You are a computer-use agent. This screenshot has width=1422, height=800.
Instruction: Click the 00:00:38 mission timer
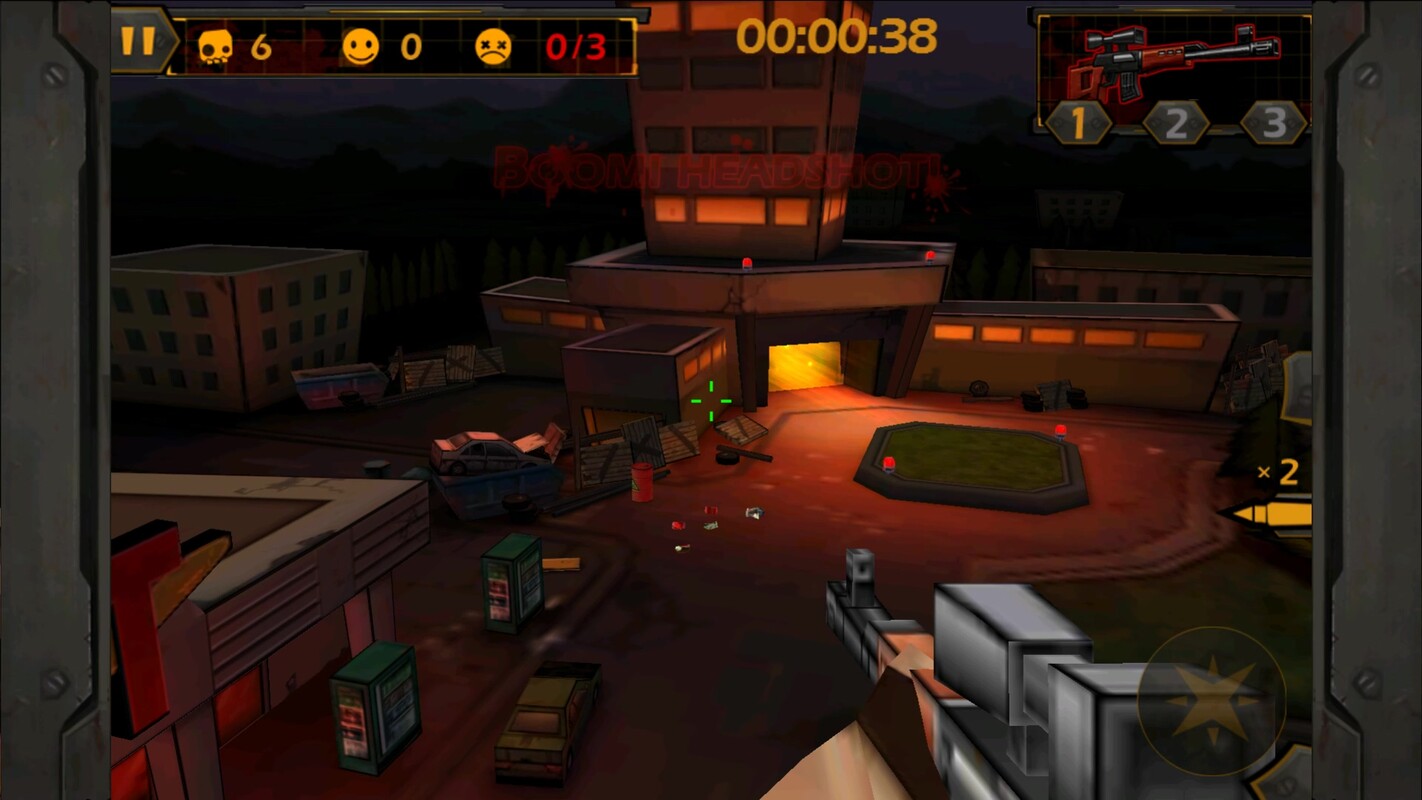[836, 37]
